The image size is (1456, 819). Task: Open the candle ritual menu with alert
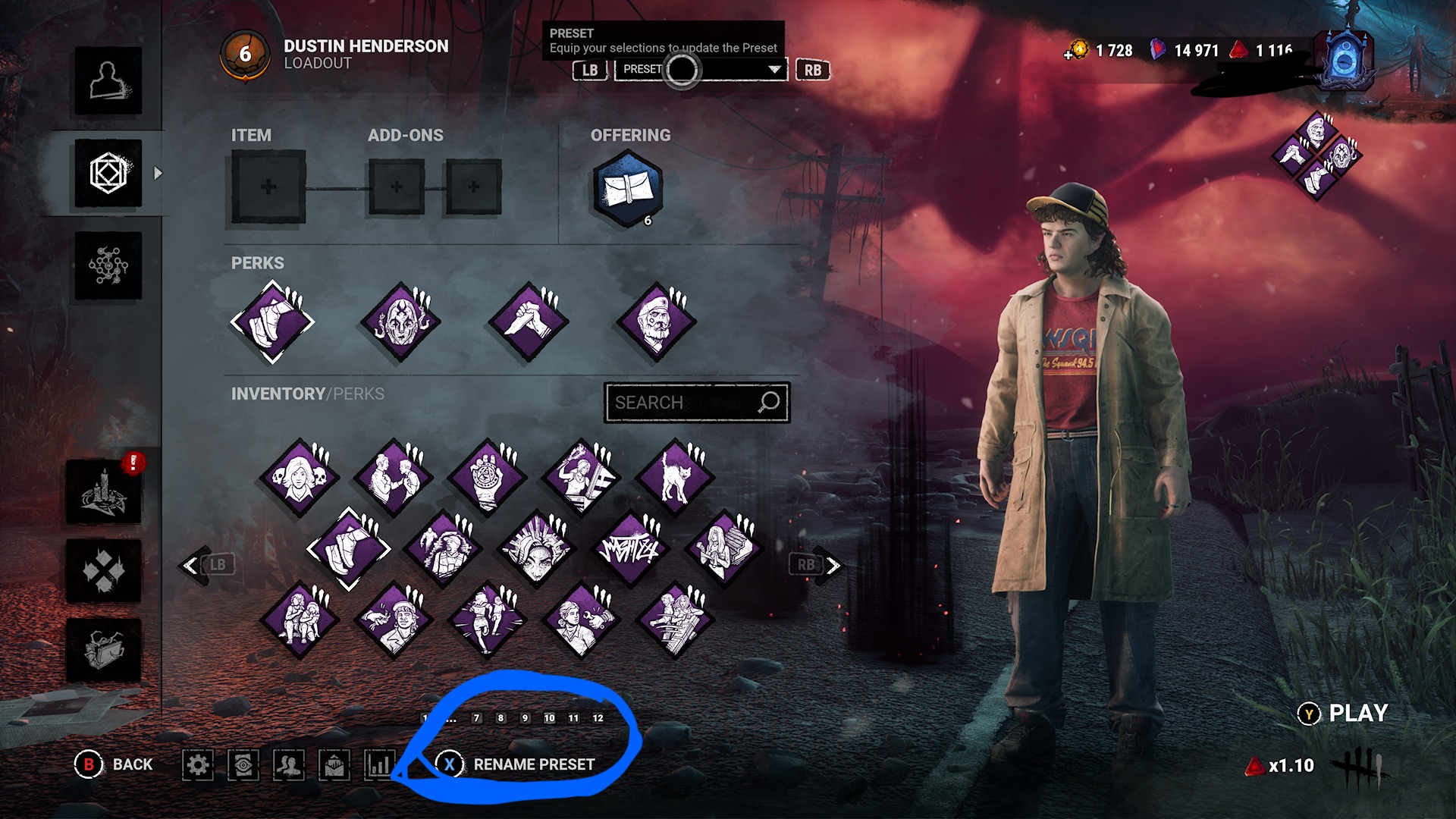pyautogui.click(x=104, y=492)
